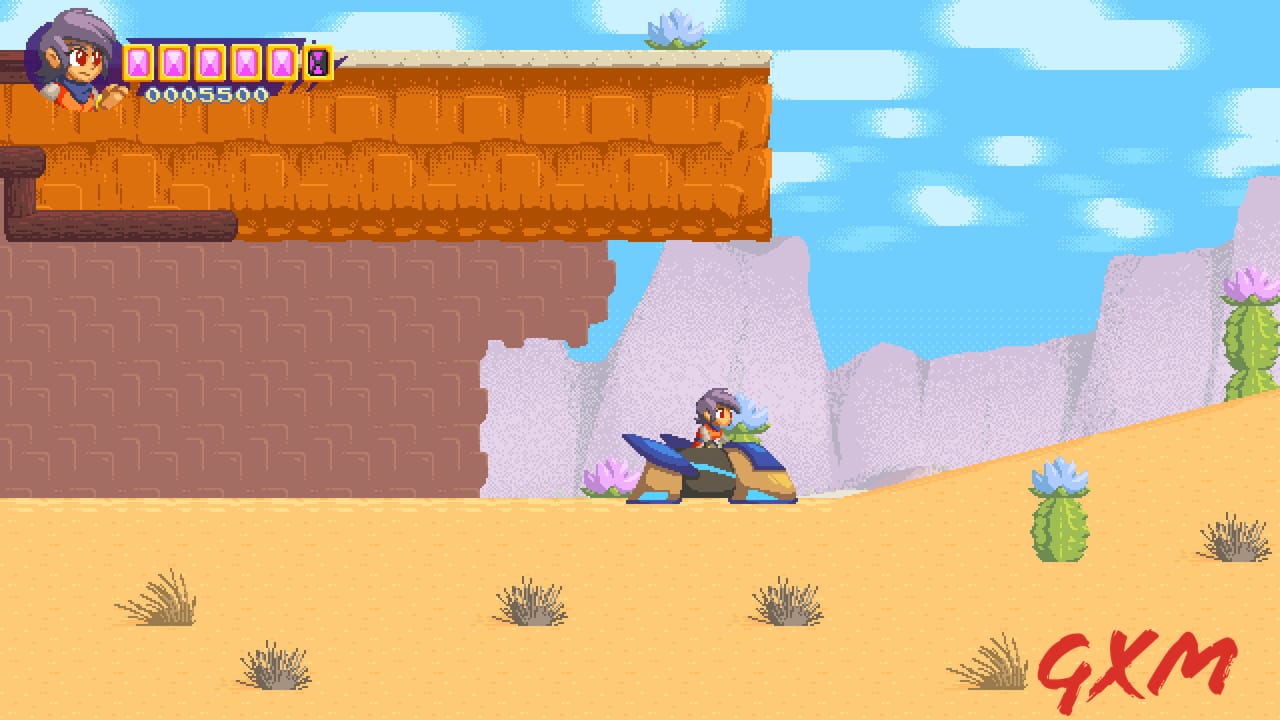Select the second pink health gem
Image resolution: width=1280 pixels, height=720 pixels.
tap(174, 63)
